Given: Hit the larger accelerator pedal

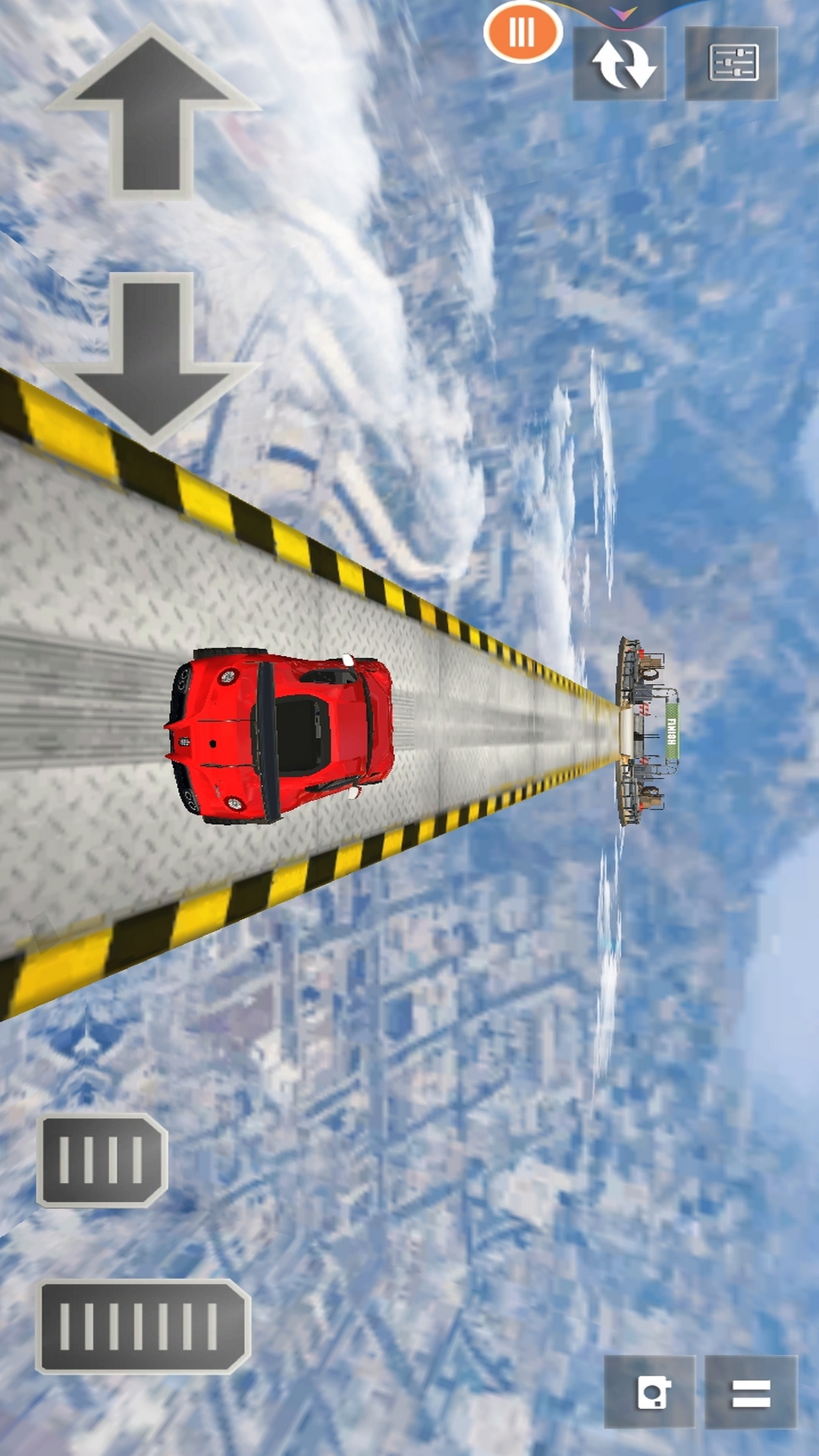Looking at the screenshot, I should click(x=143, y=1326).
